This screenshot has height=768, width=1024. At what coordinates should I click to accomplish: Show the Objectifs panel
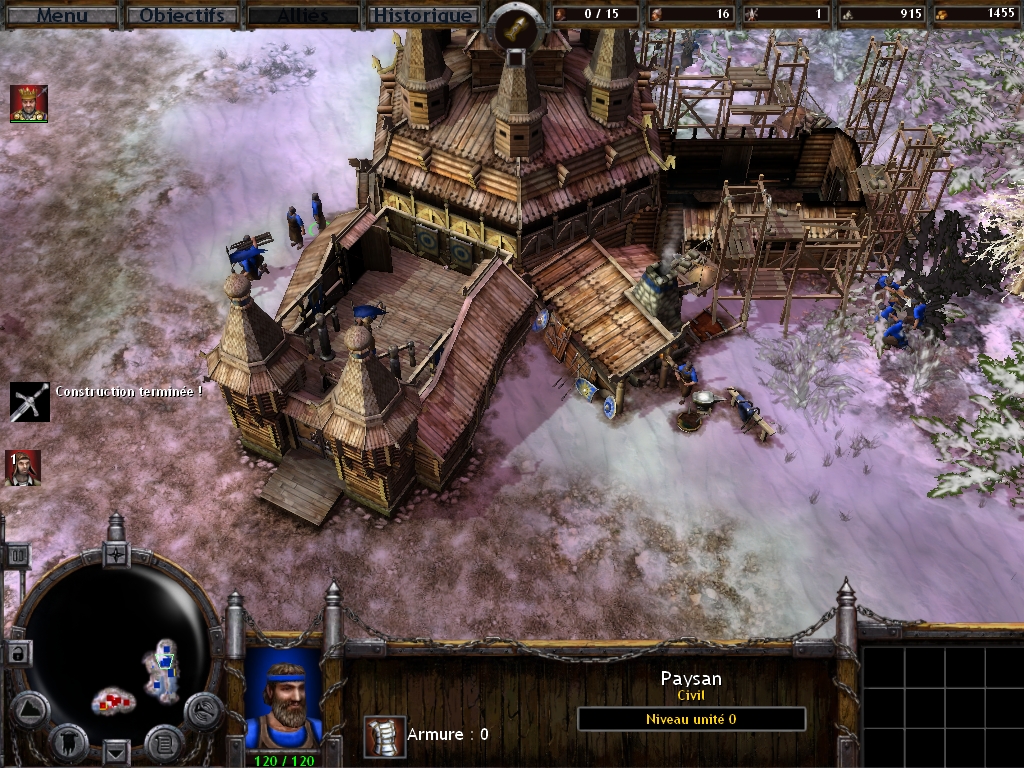pos(183,15)
